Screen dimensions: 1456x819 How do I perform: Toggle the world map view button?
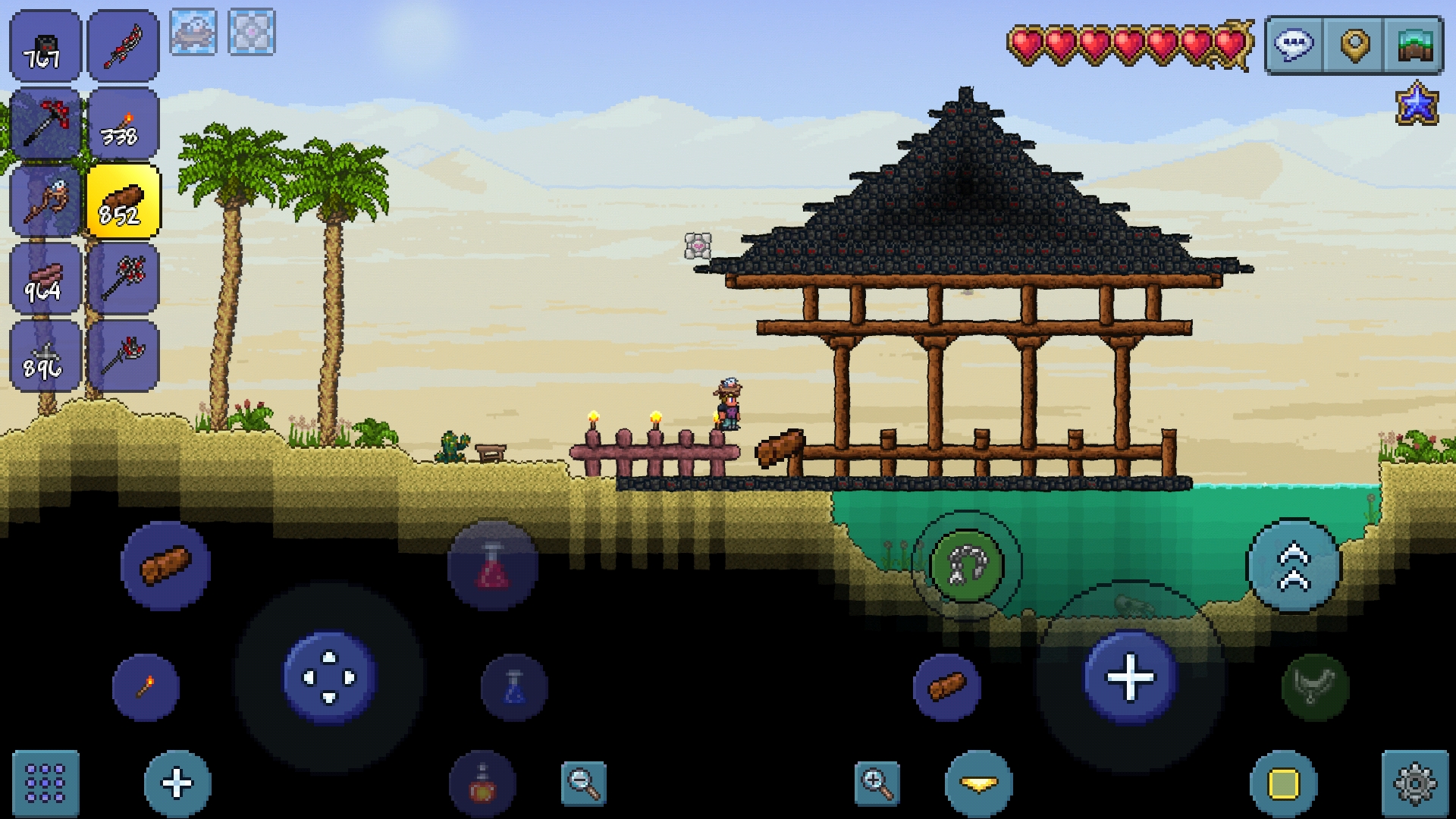point(1414,45)
